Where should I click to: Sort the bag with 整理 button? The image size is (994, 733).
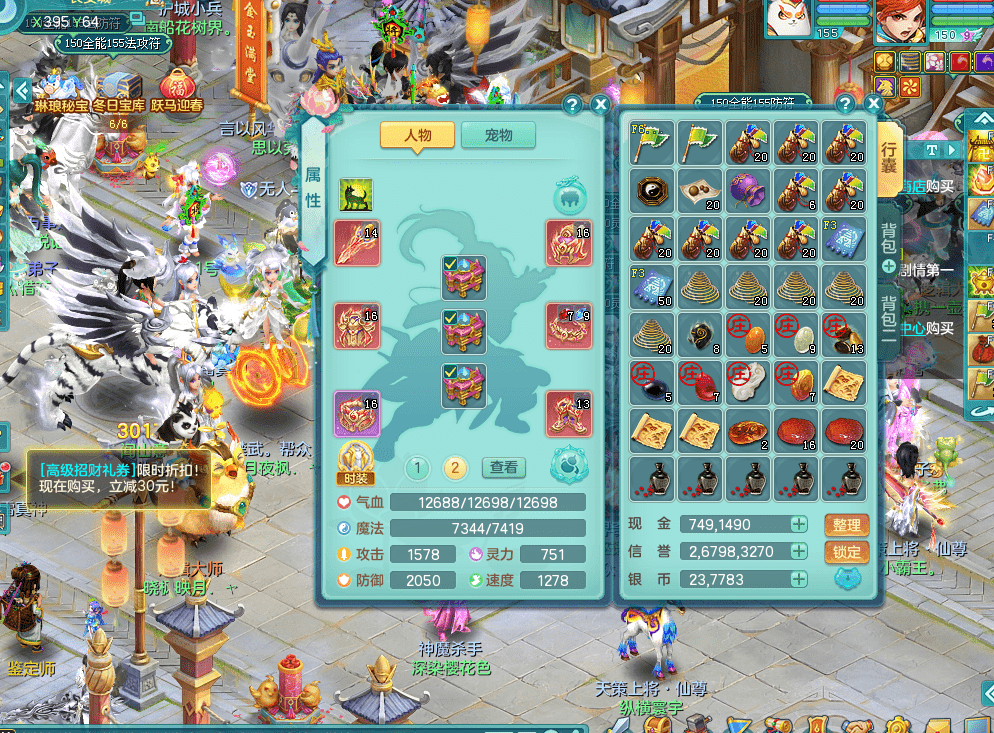pos(845,525)
